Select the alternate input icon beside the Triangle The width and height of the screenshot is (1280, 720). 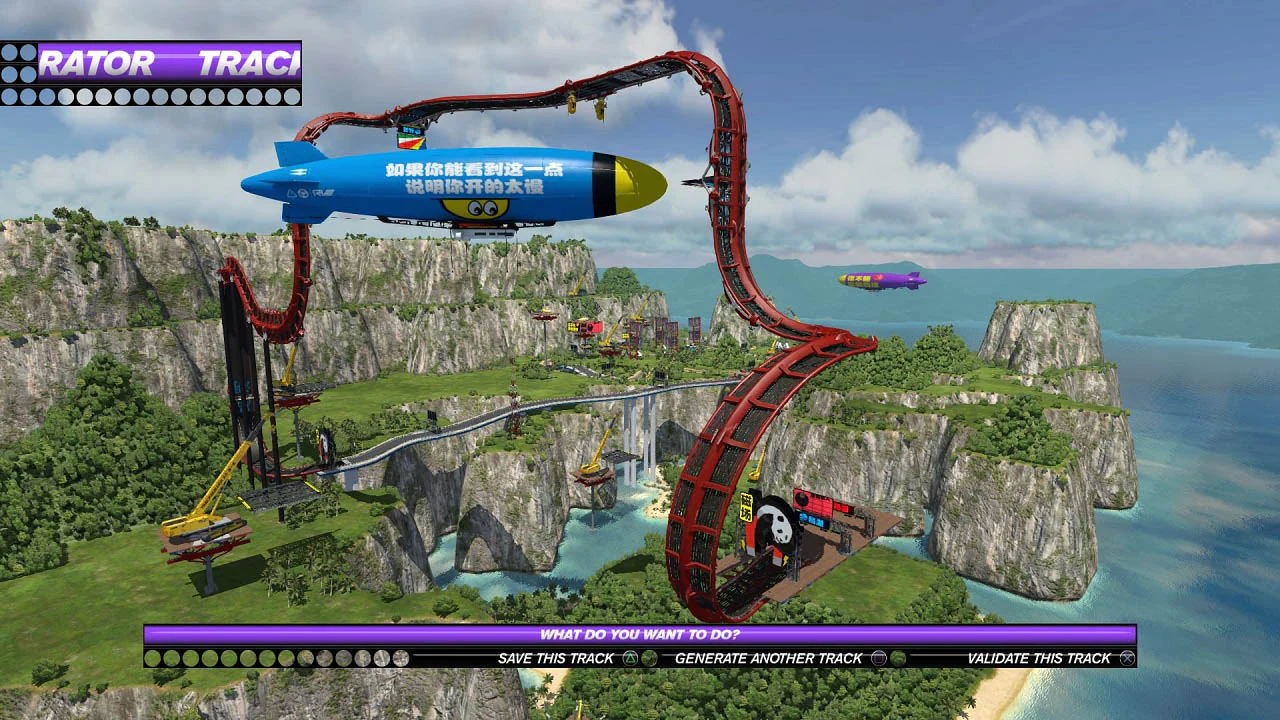651,657
